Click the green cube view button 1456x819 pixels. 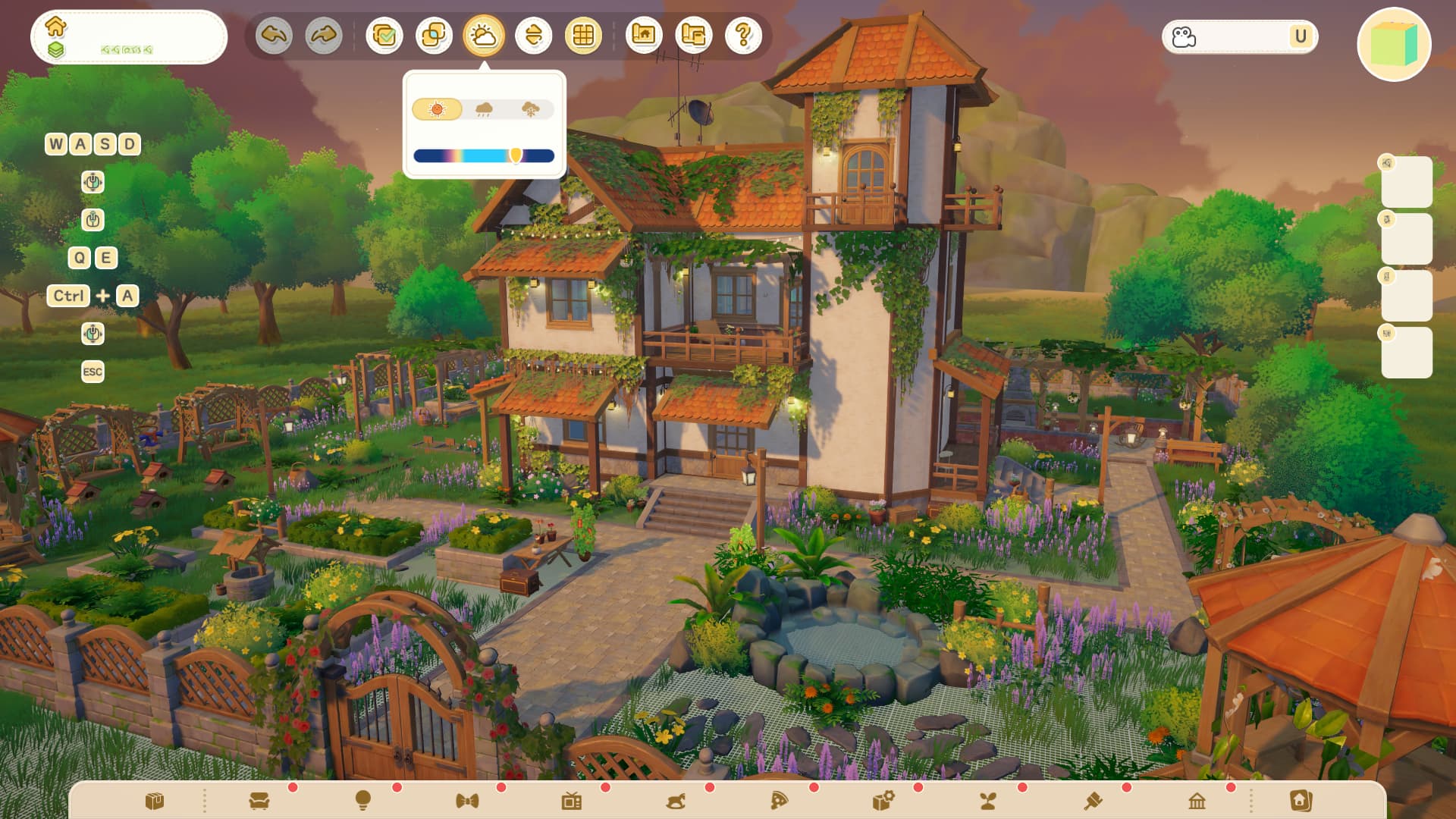pos(1394,44)
